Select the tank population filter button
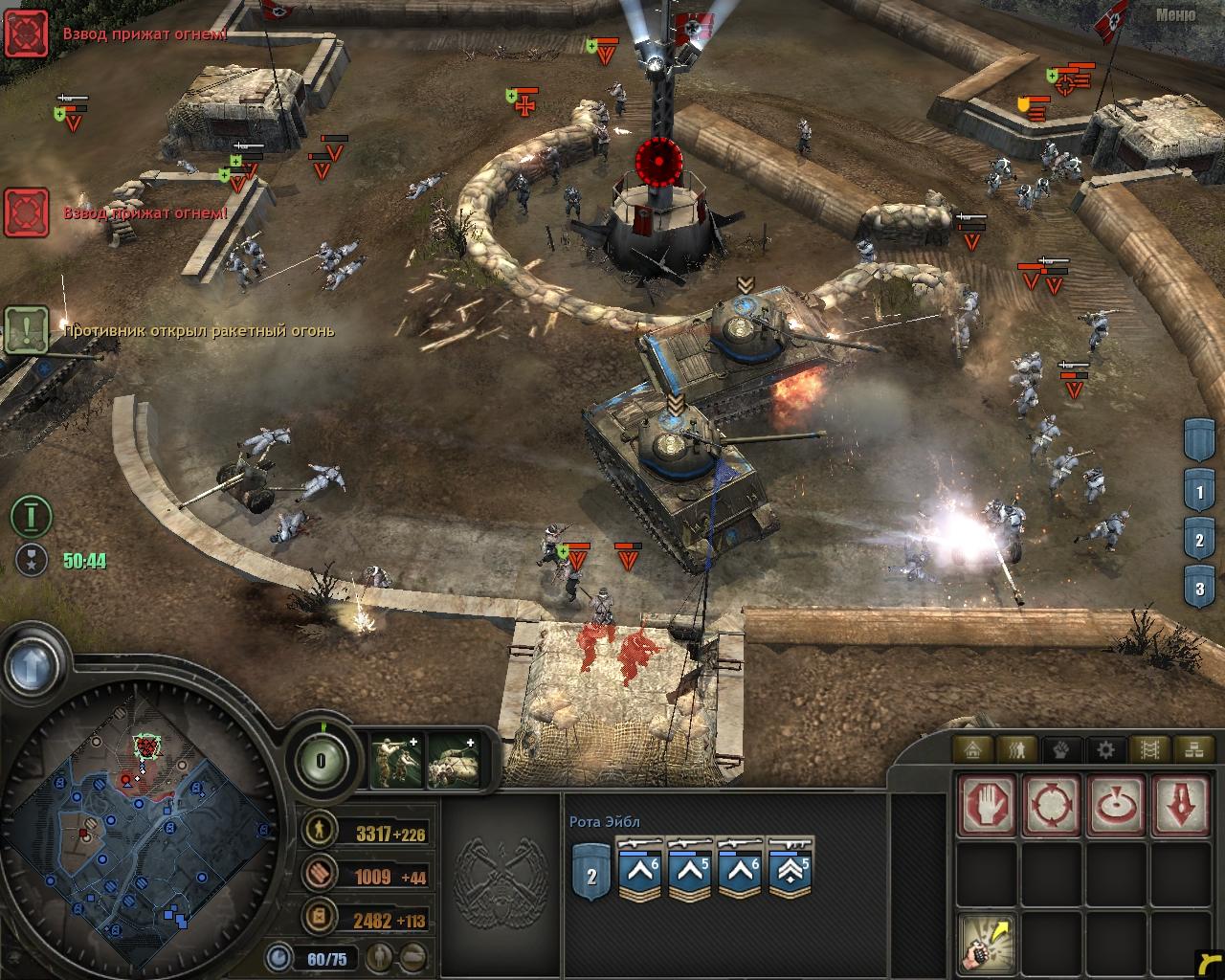 [413, 956]
